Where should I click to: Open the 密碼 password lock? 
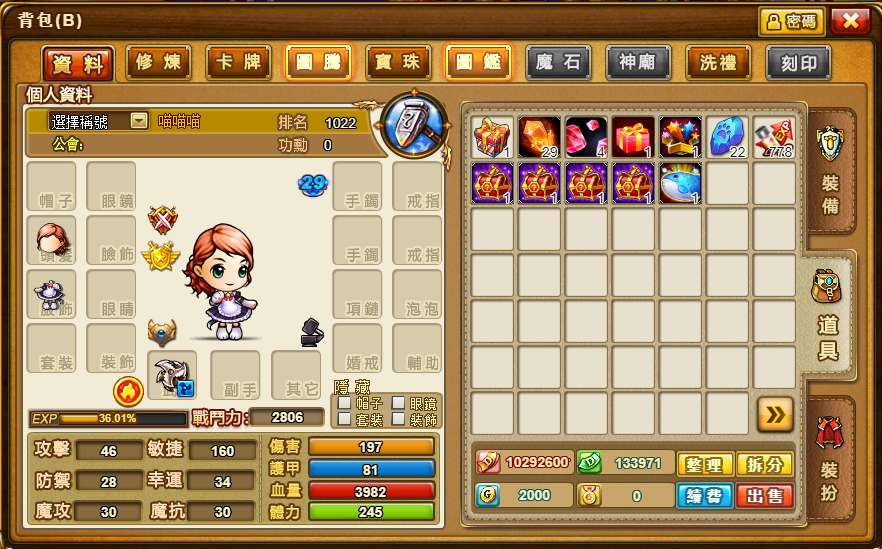pos(790,21)
